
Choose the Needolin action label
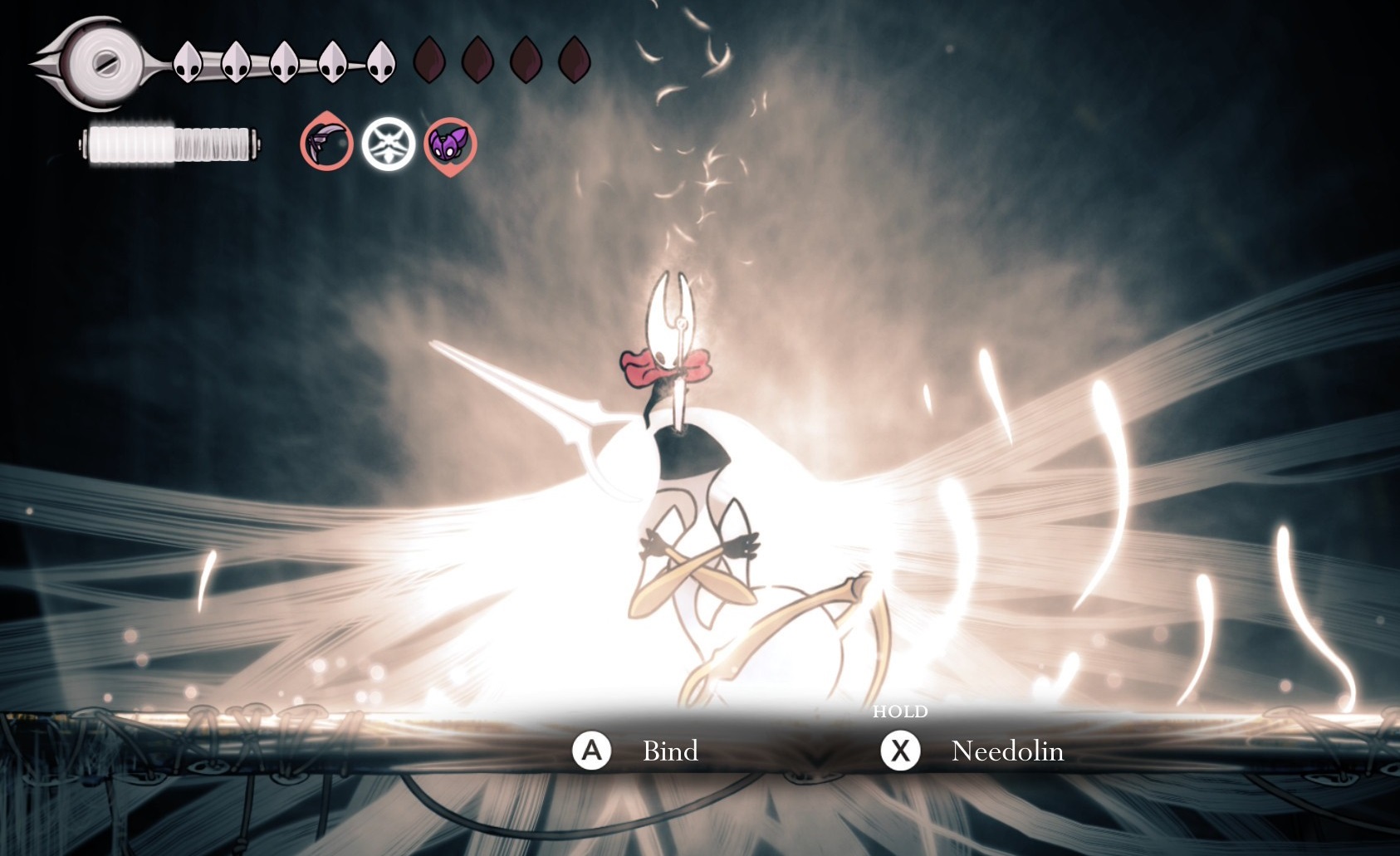pos(1006,751)
